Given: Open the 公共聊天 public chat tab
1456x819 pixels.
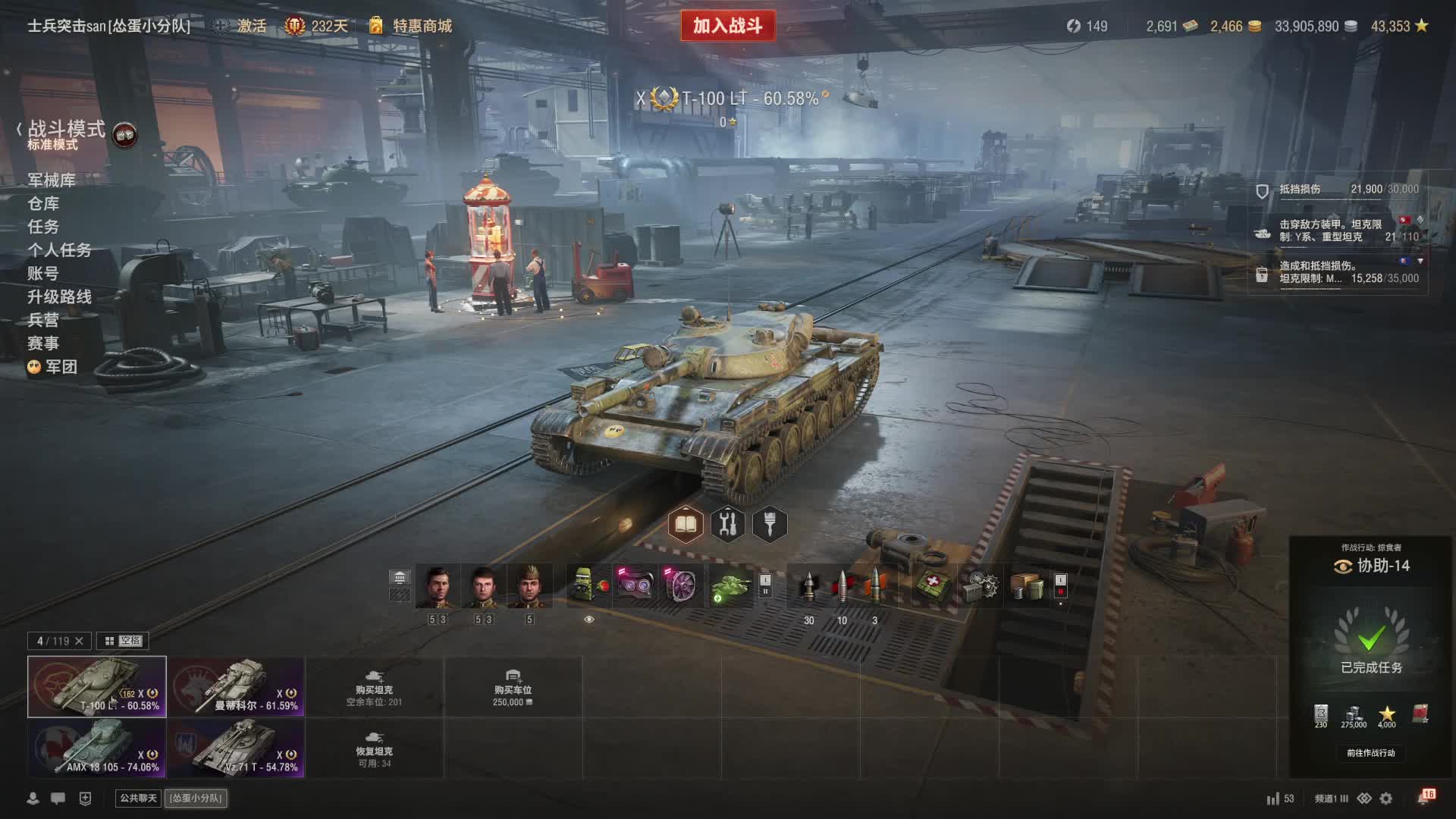Looking at the screenshot, I should [x=138, y=798].
